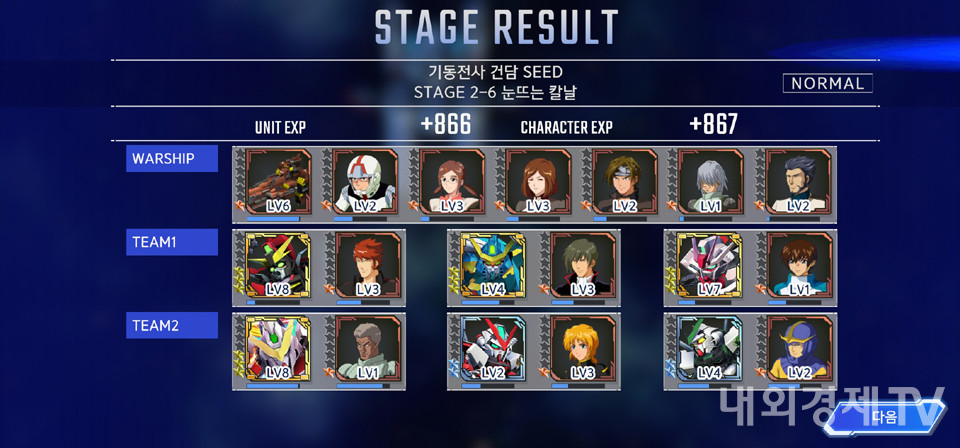Select the blue and yellow LV4 mech

(x=494, y=267)
